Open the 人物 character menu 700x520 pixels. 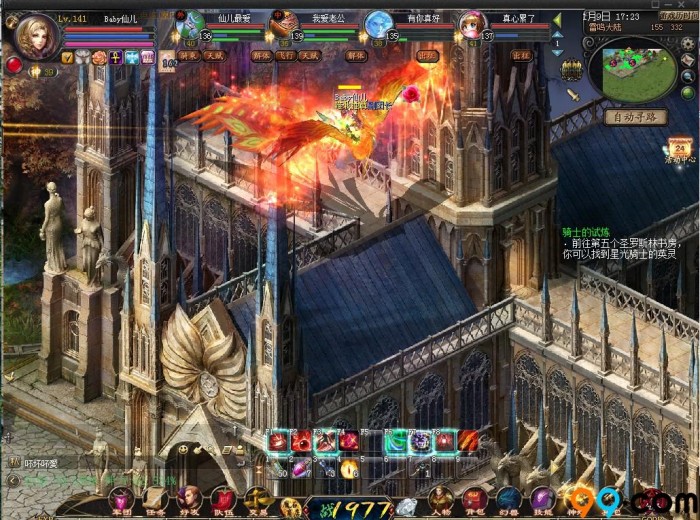(441, 498)
